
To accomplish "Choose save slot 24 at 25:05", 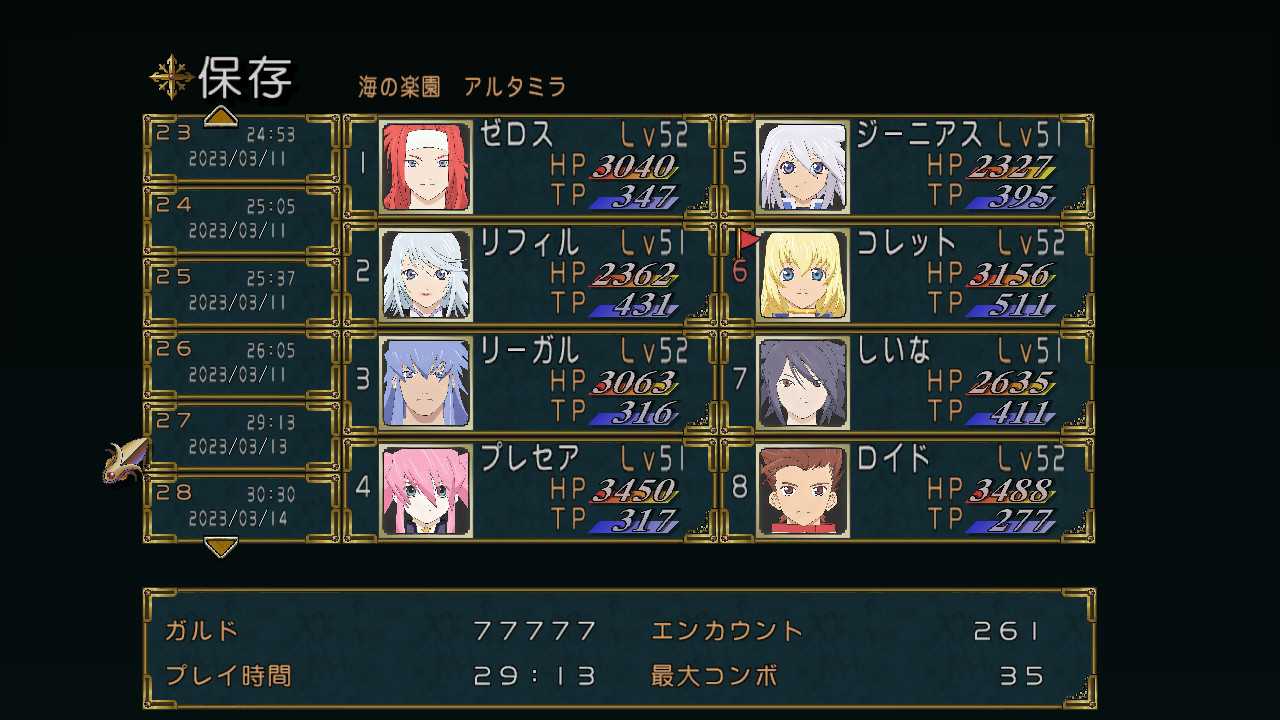I will [x=241, y=219].
